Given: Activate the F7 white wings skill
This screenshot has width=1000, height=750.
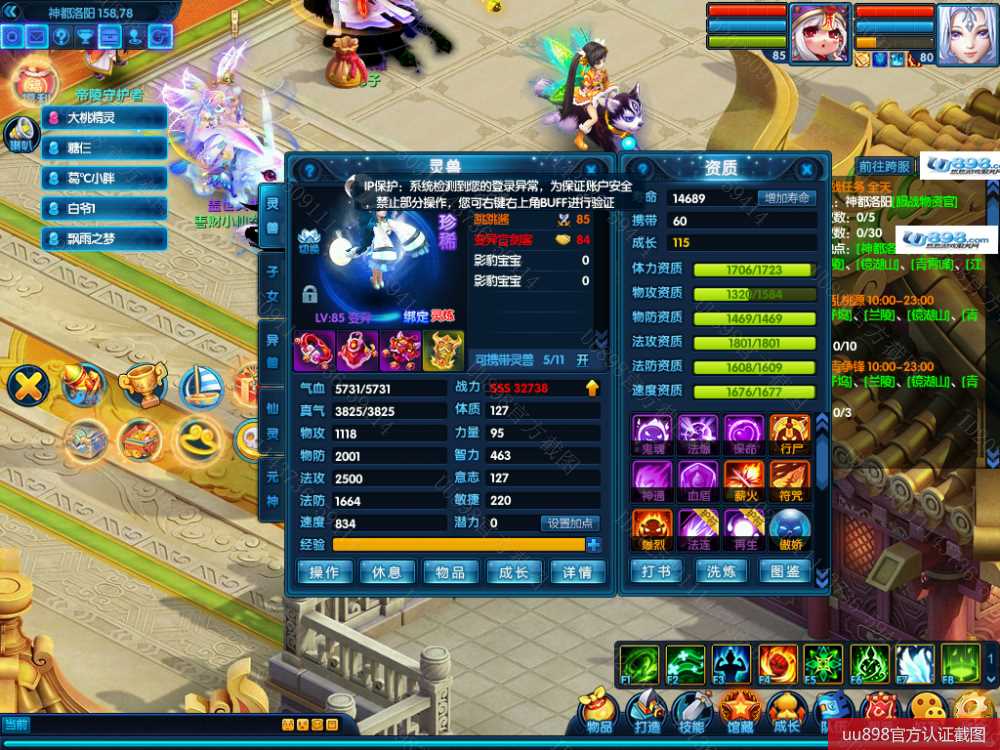Looking at the screenshot, I should pos(914,663).
